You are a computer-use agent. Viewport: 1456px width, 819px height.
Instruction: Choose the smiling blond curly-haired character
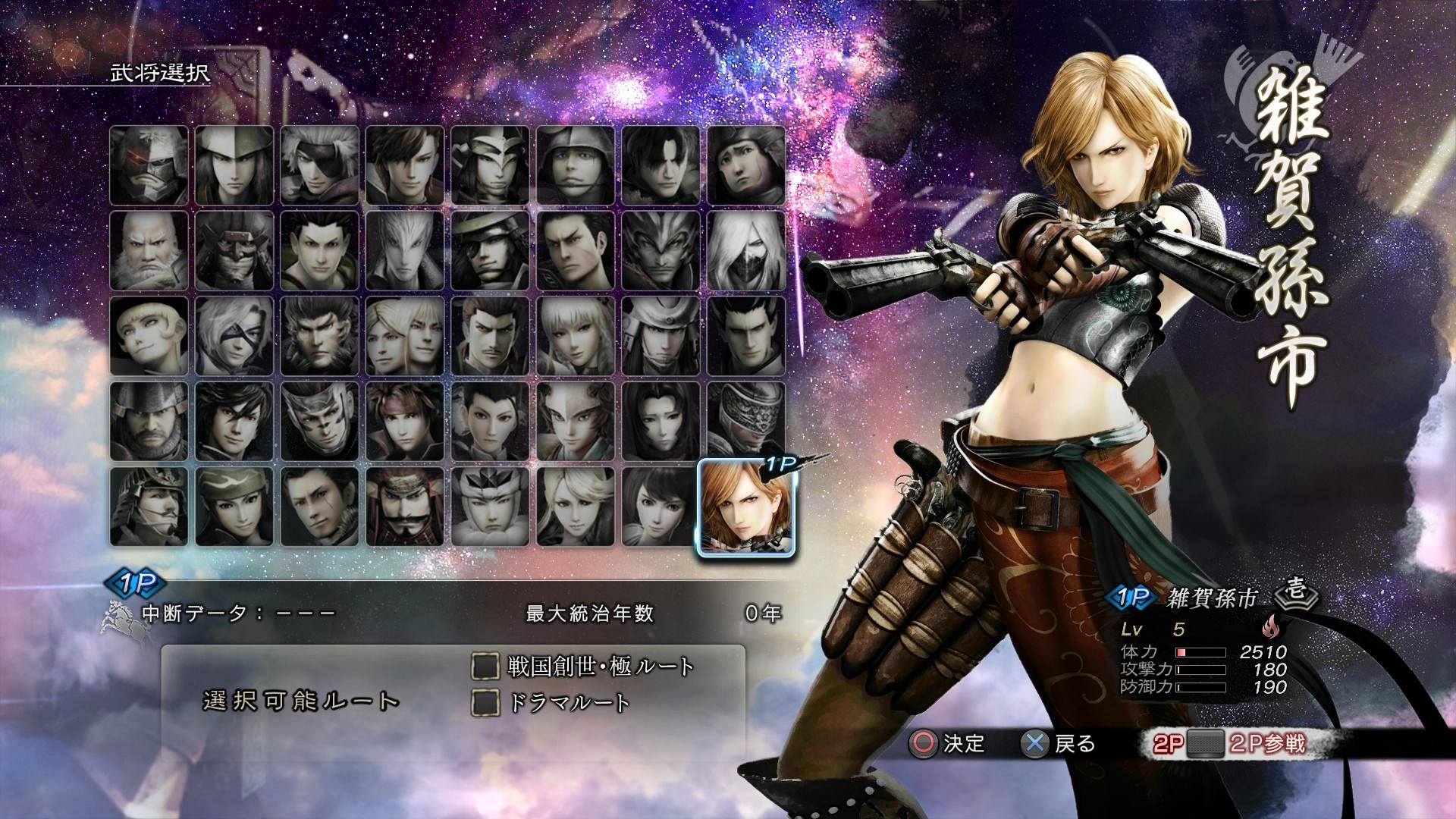[149, 337]
